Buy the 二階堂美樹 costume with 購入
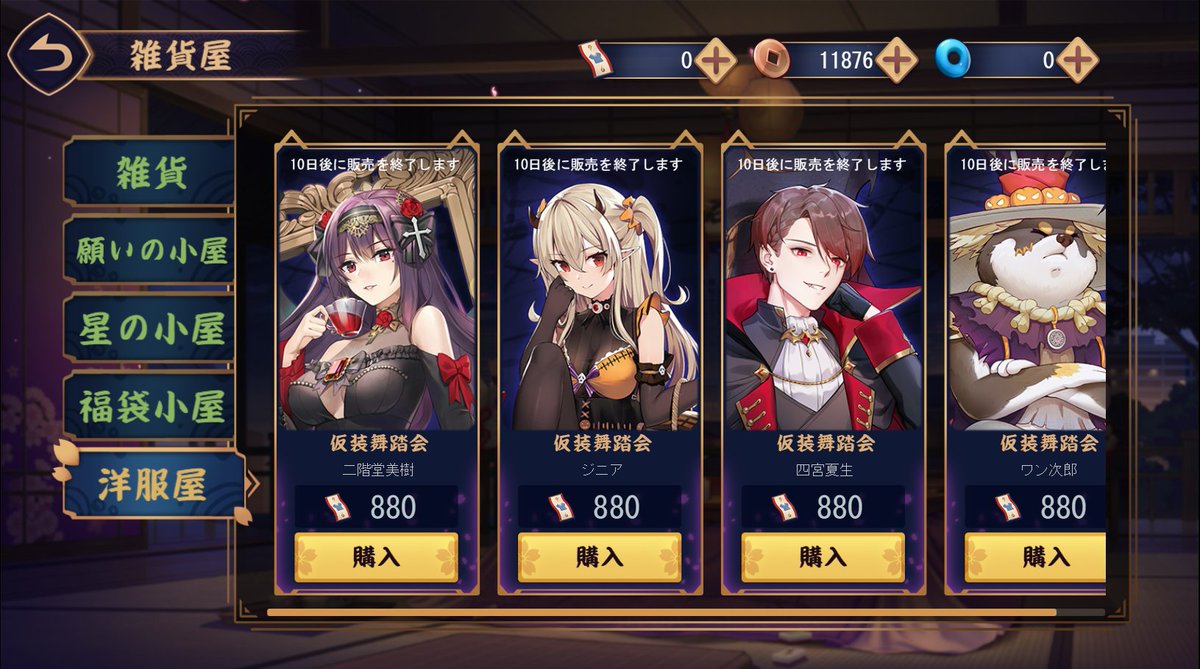The width and height of the screenshot is (1200, 669). pos(376,556)
